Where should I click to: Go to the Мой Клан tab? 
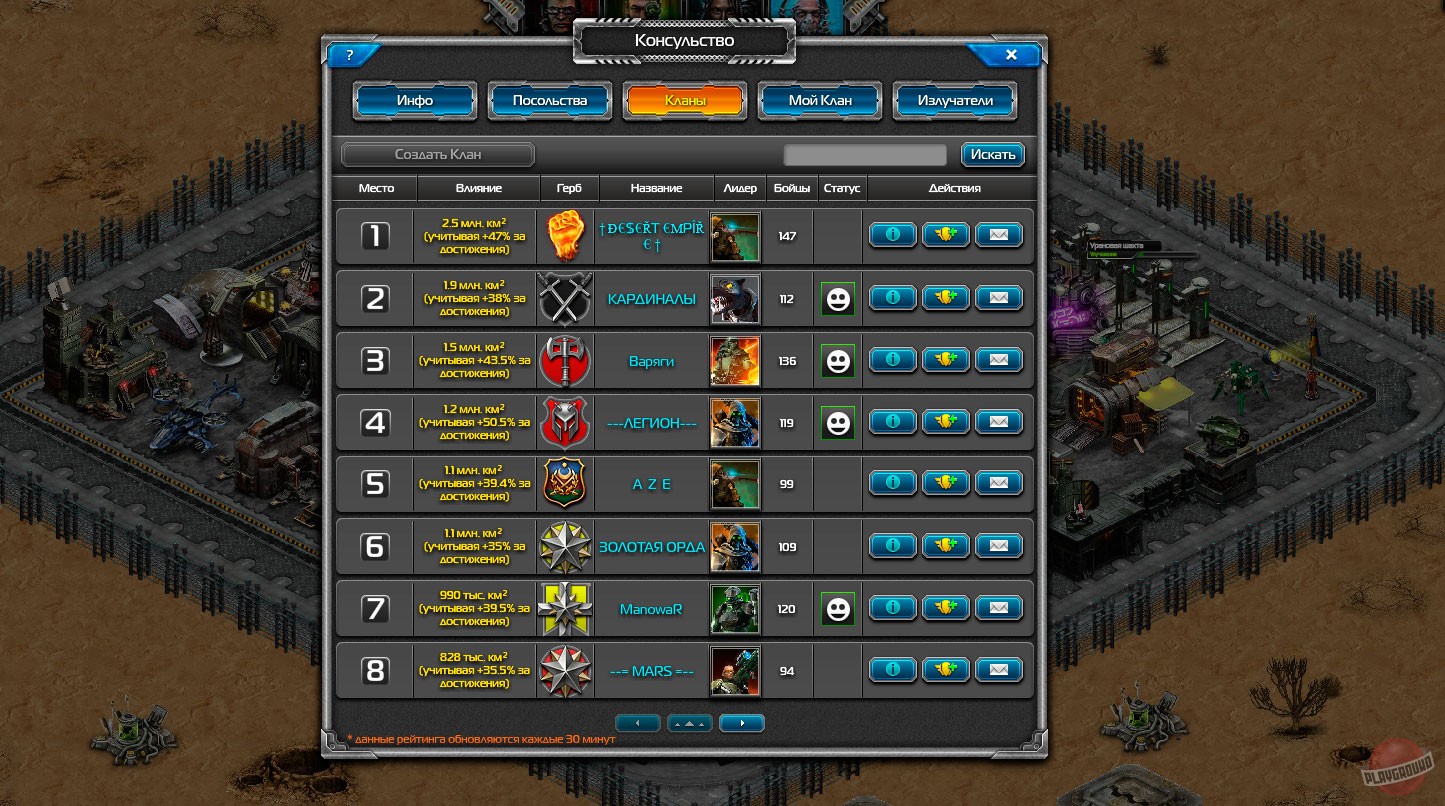pyautogui.click(x=819, y=100)
